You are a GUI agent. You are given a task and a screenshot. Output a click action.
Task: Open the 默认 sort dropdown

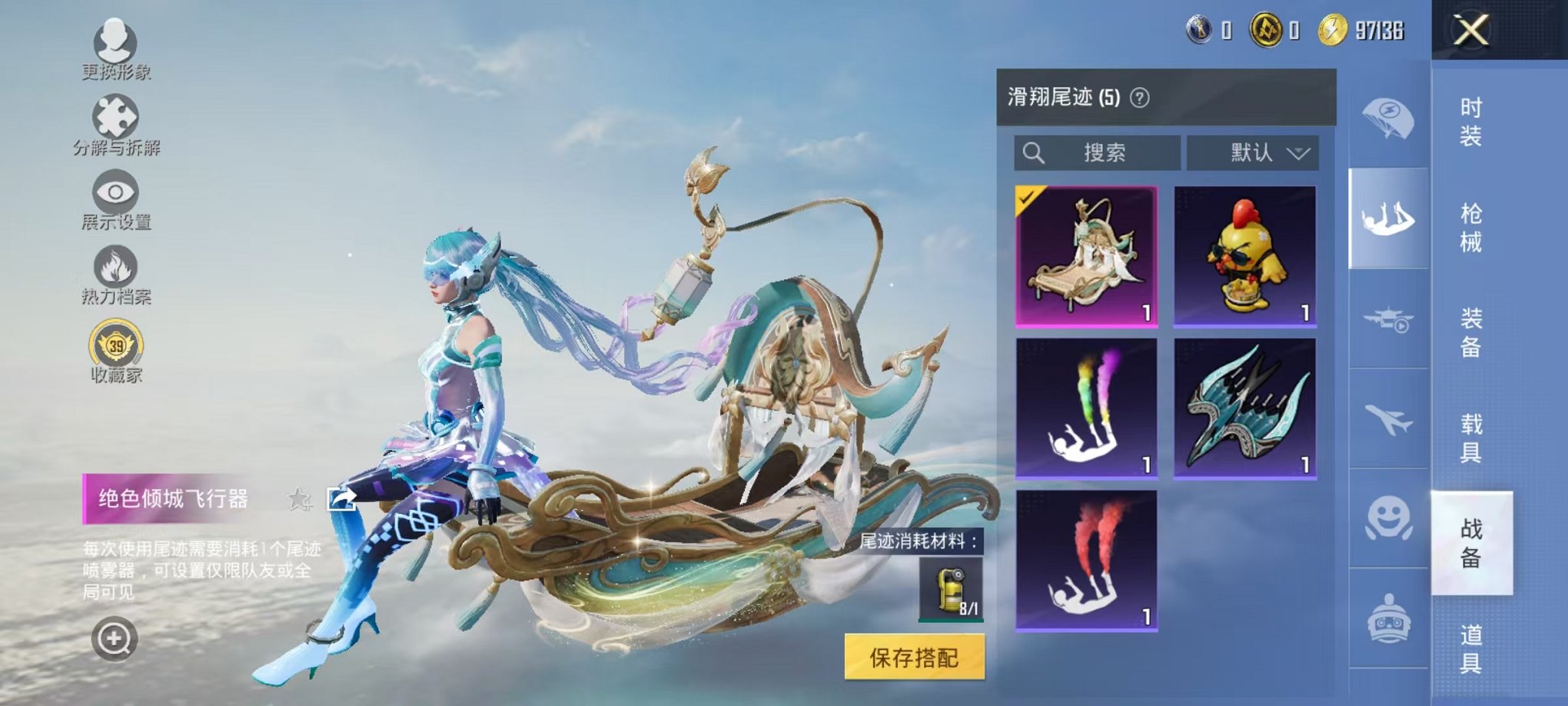[x=1253, y=153]
